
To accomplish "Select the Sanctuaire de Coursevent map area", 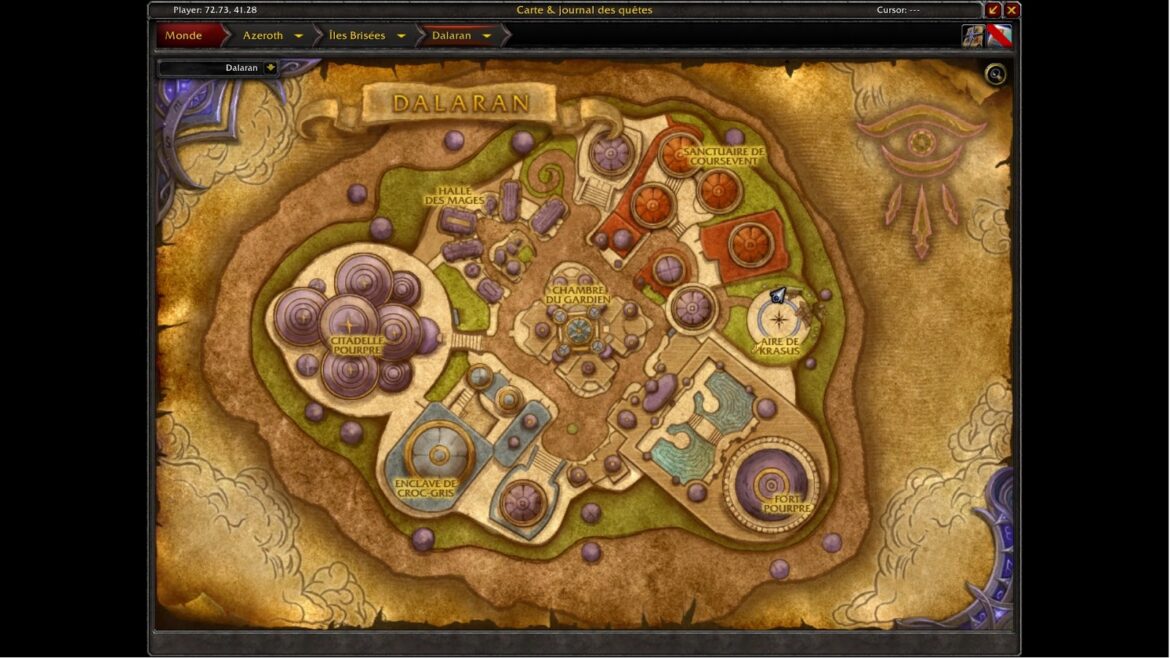I will pyautogui.click(x=724, y=156).
